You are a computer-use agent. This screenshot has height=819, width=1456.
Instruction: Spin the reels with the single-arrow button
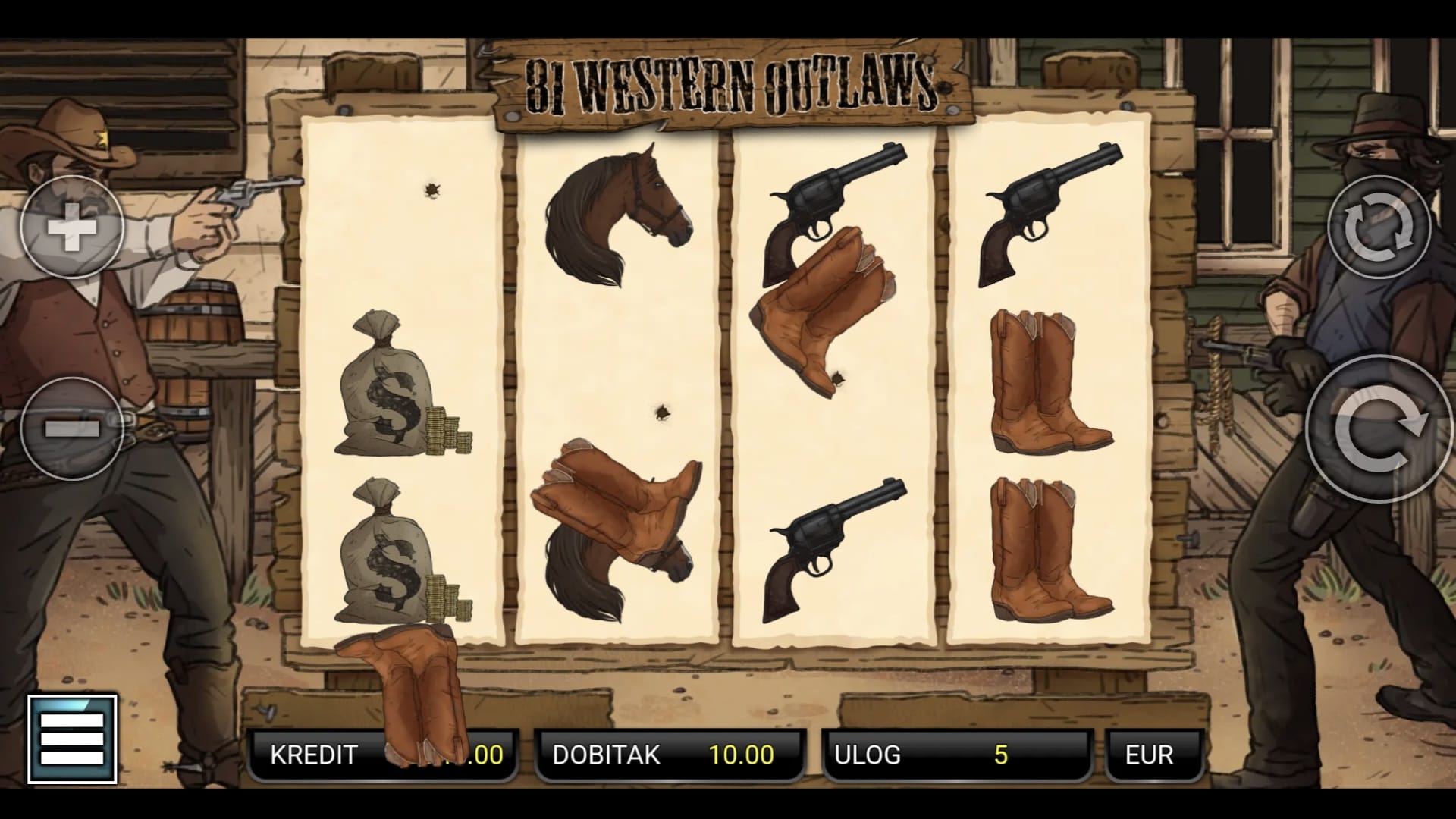pyautogui.click(x=1379, y=428)
